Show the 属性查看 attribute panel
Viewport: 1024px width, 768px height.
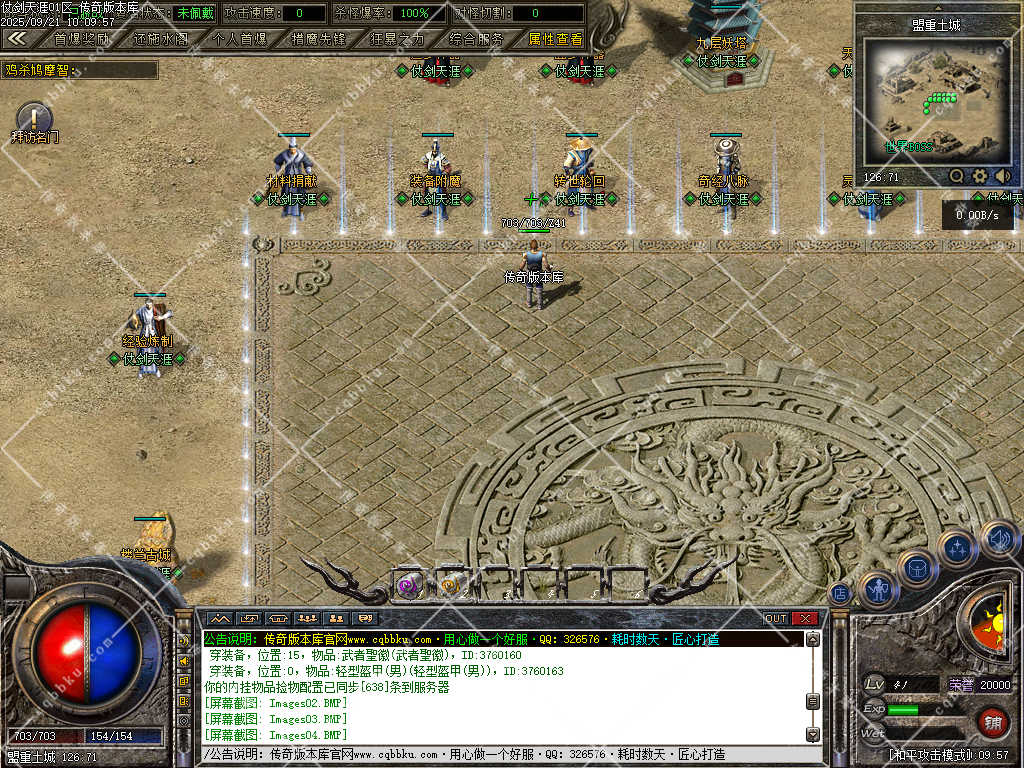pyautogui.click(x=555, y=39)
